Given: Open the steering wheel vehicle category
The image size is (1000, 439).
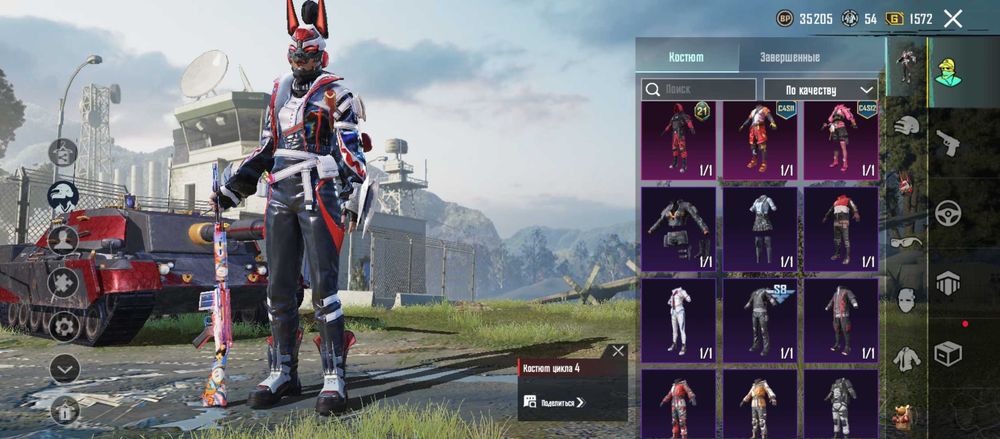Looking at the screenshot, I should (947, 213).
